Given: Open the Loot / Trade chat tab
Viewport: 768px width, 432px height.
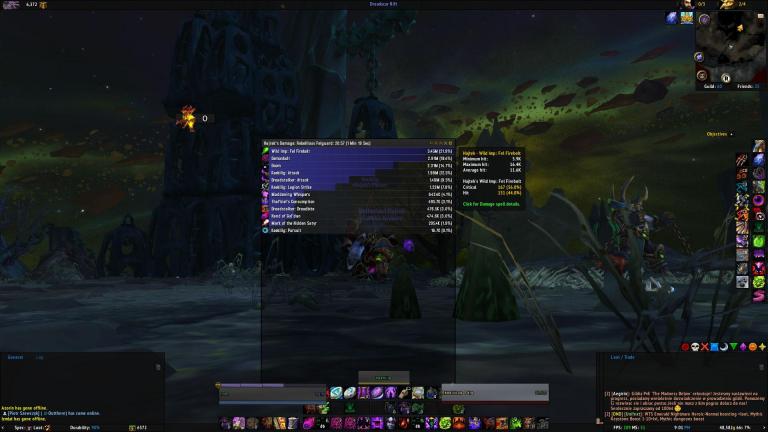Looking at the screenshot, I should [622, 356].
